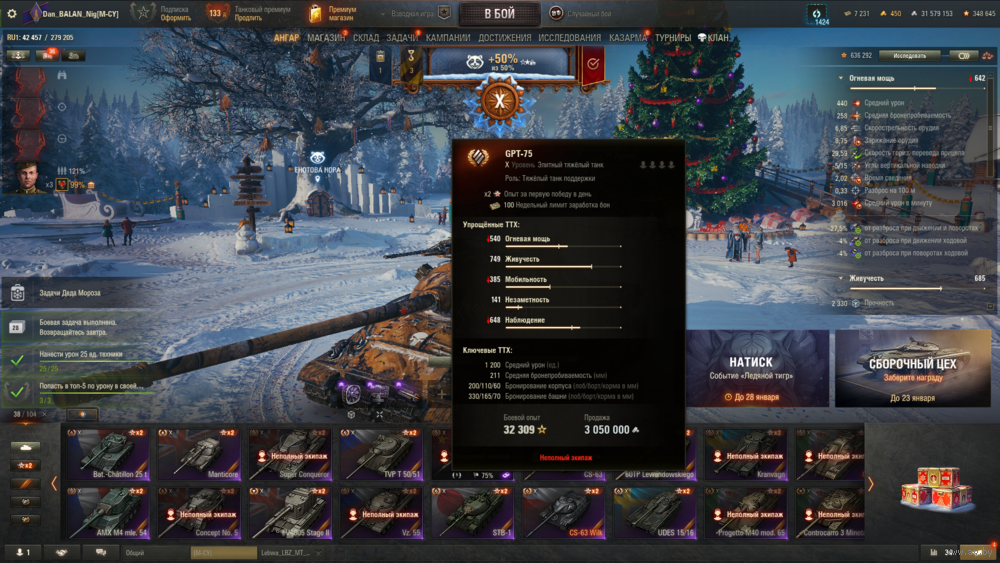Screen dimensions: 1000x563
Task: Open the ИССЛЕДОВАНИЯ tab
Action: [570, 38]
